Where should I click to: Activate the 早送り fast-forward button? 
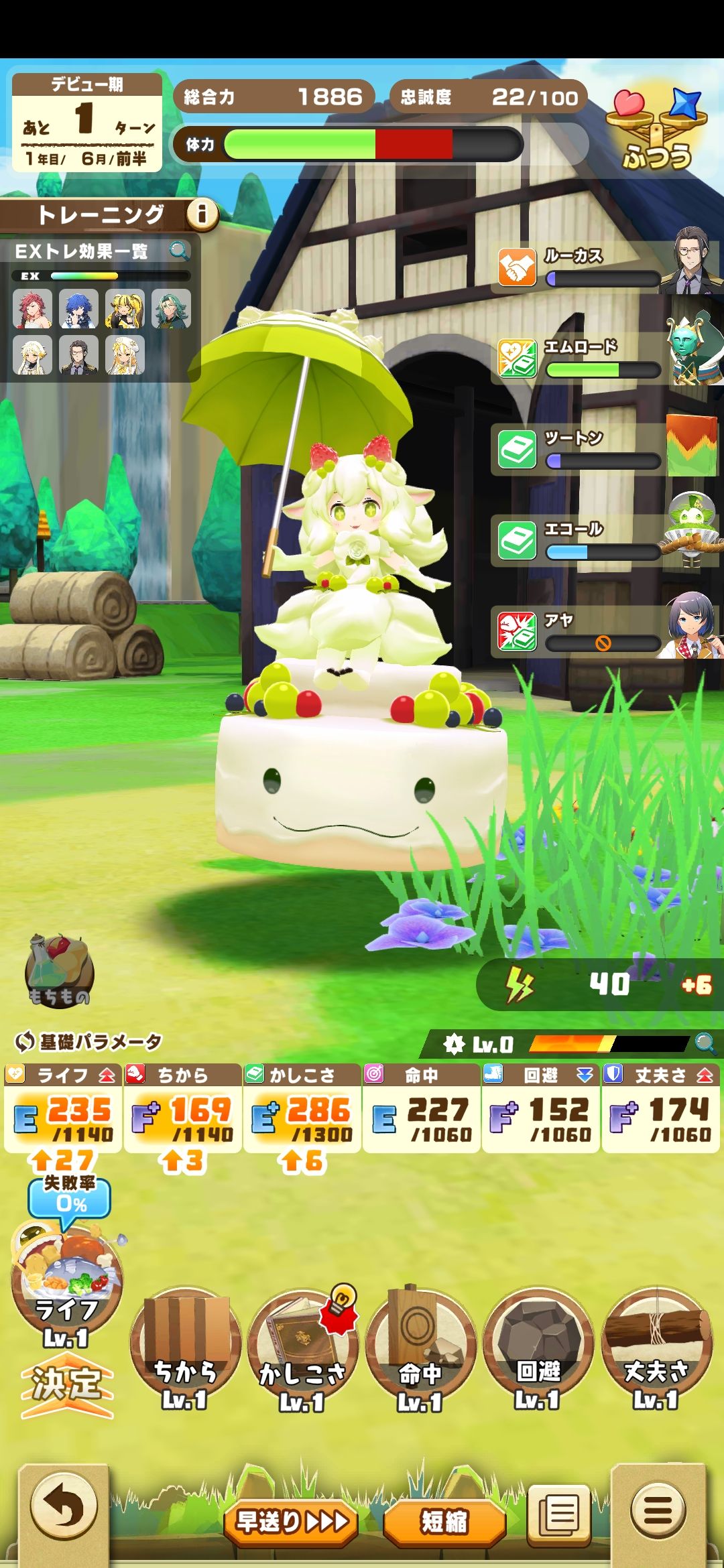pyautogui.click(x=292, y=1522)
